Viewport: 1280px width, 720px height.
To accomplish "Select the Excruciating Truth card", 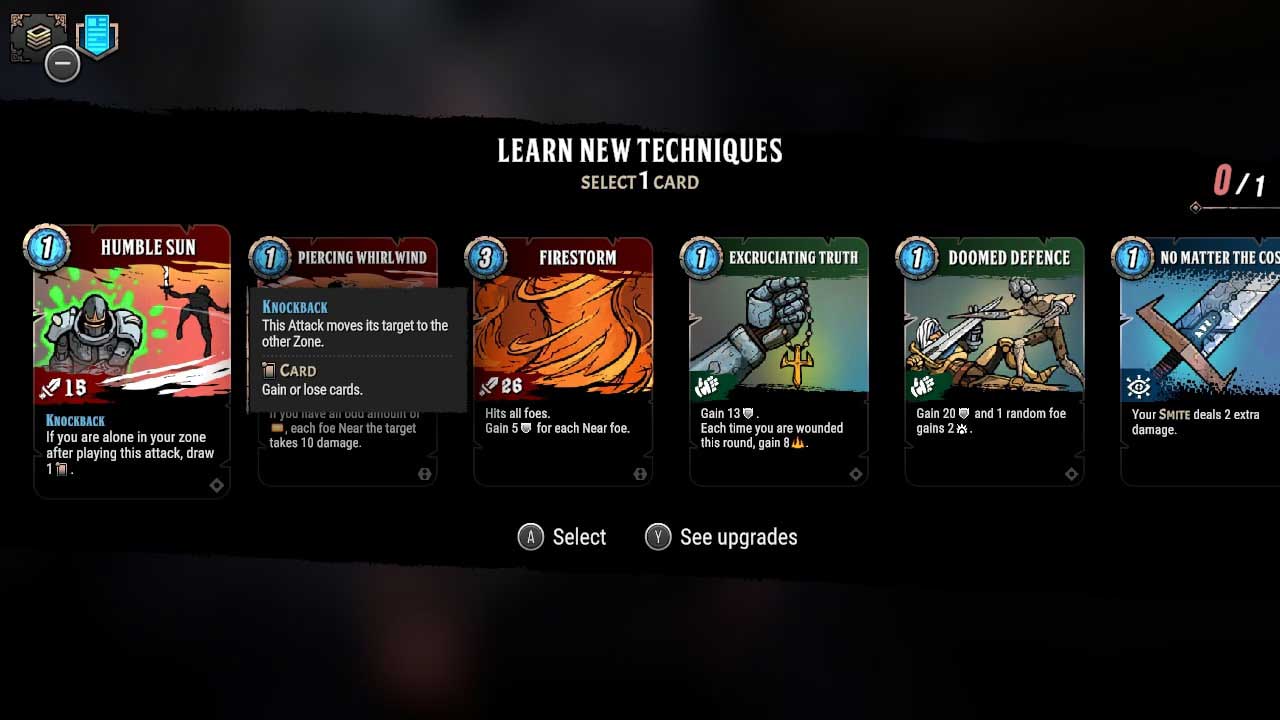I will (778, 340).
